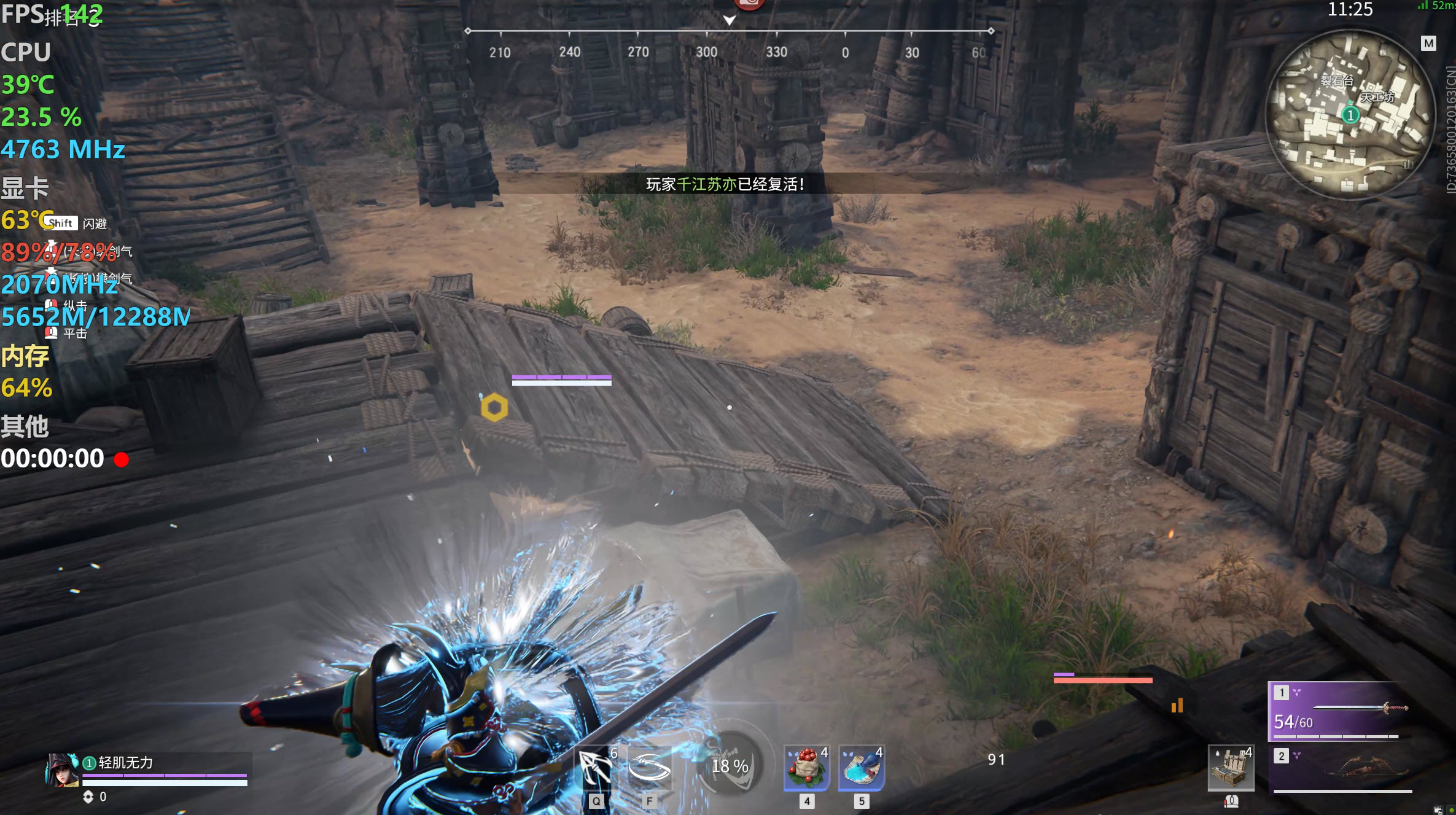Click the green player marker on the minimap
Screen dimensions: 1456x815
[1350, 115]
